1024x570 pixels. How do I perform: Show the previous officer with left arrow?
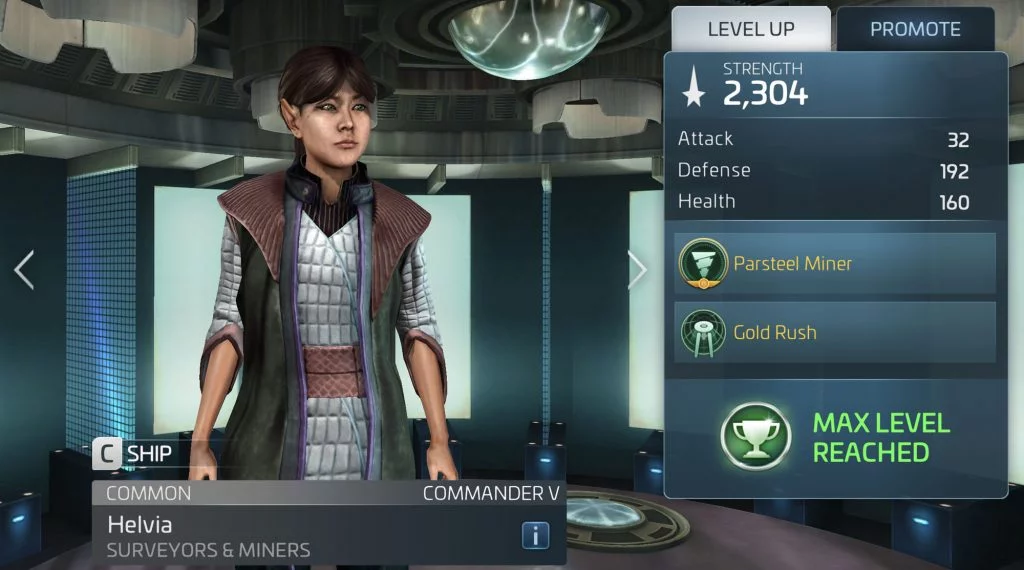[x=24, y=269]
